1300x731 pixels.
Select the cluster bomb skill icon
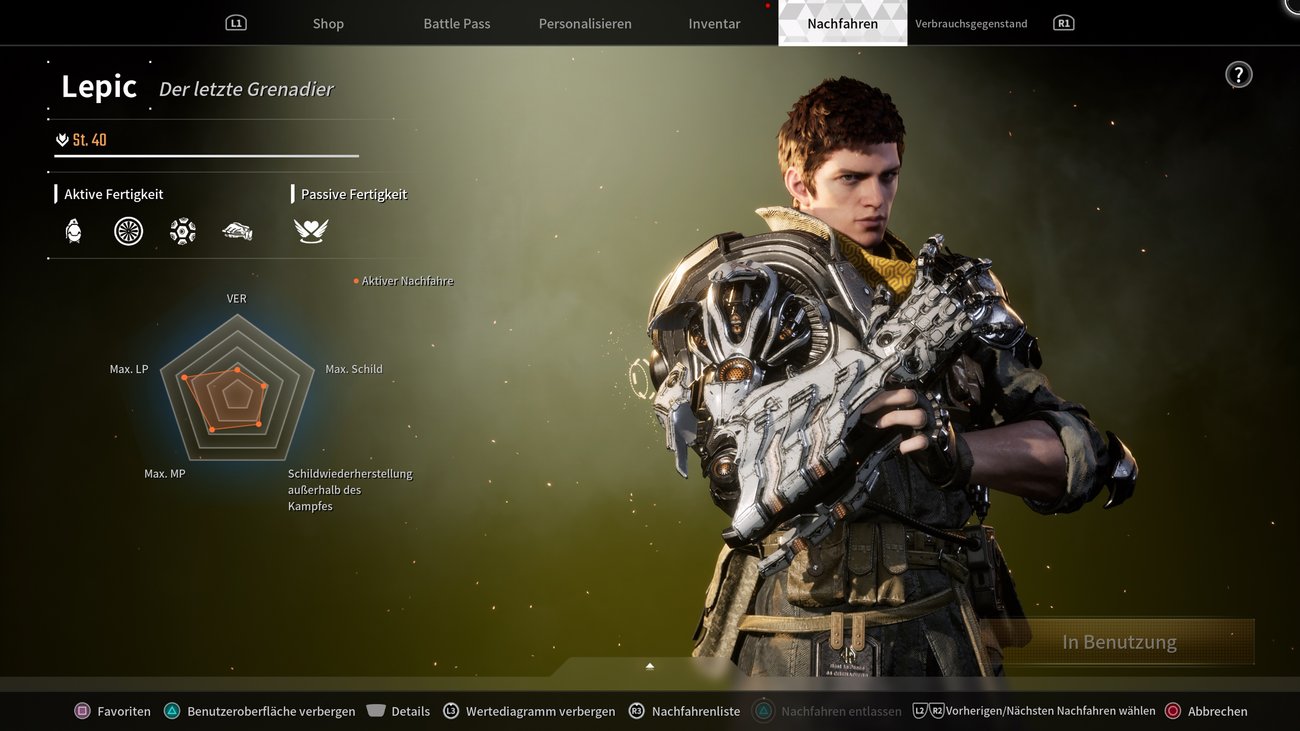(x=182, y=230)
